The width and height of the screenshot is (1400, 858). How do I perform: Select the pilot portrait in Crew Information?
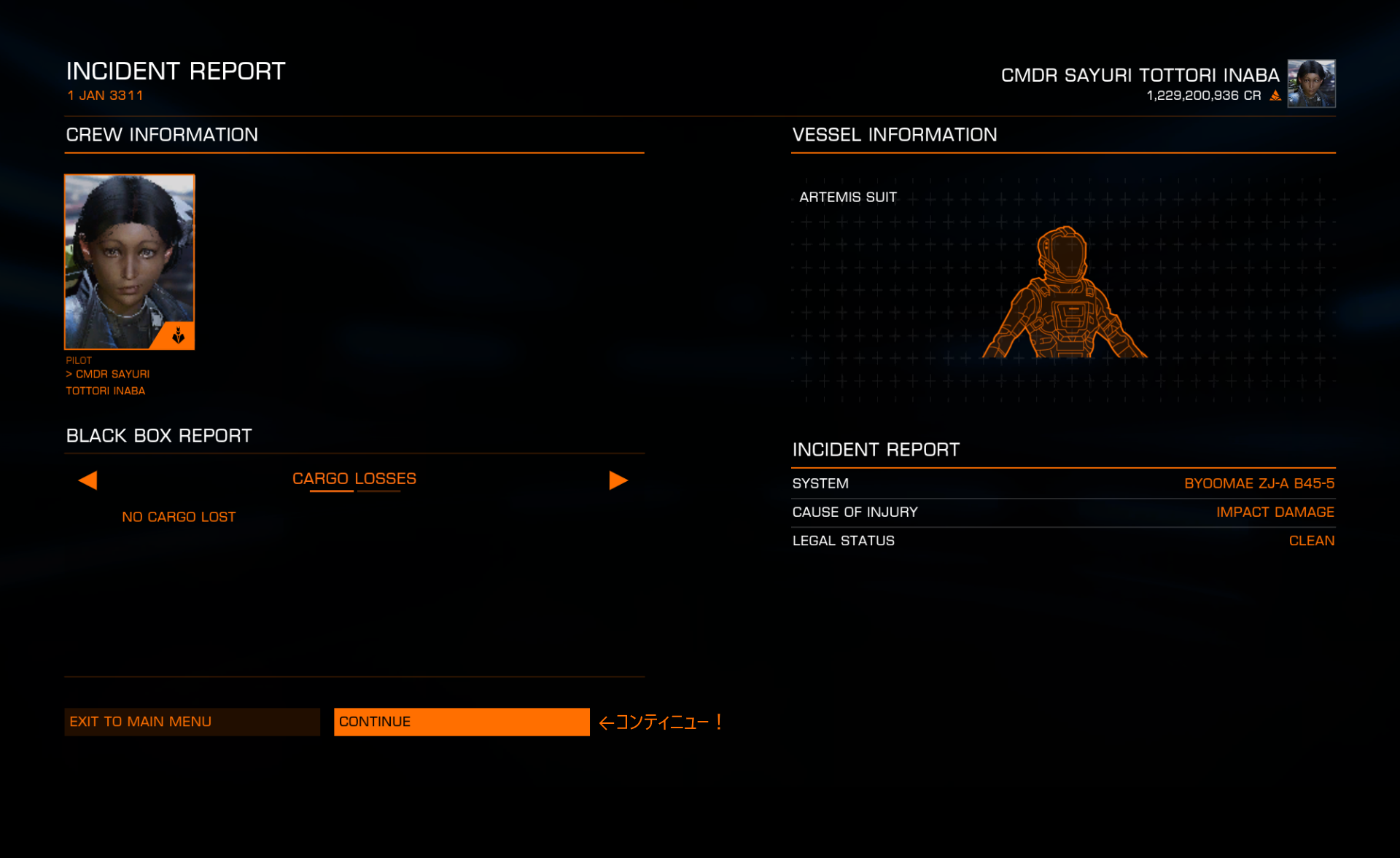(130, 262)
